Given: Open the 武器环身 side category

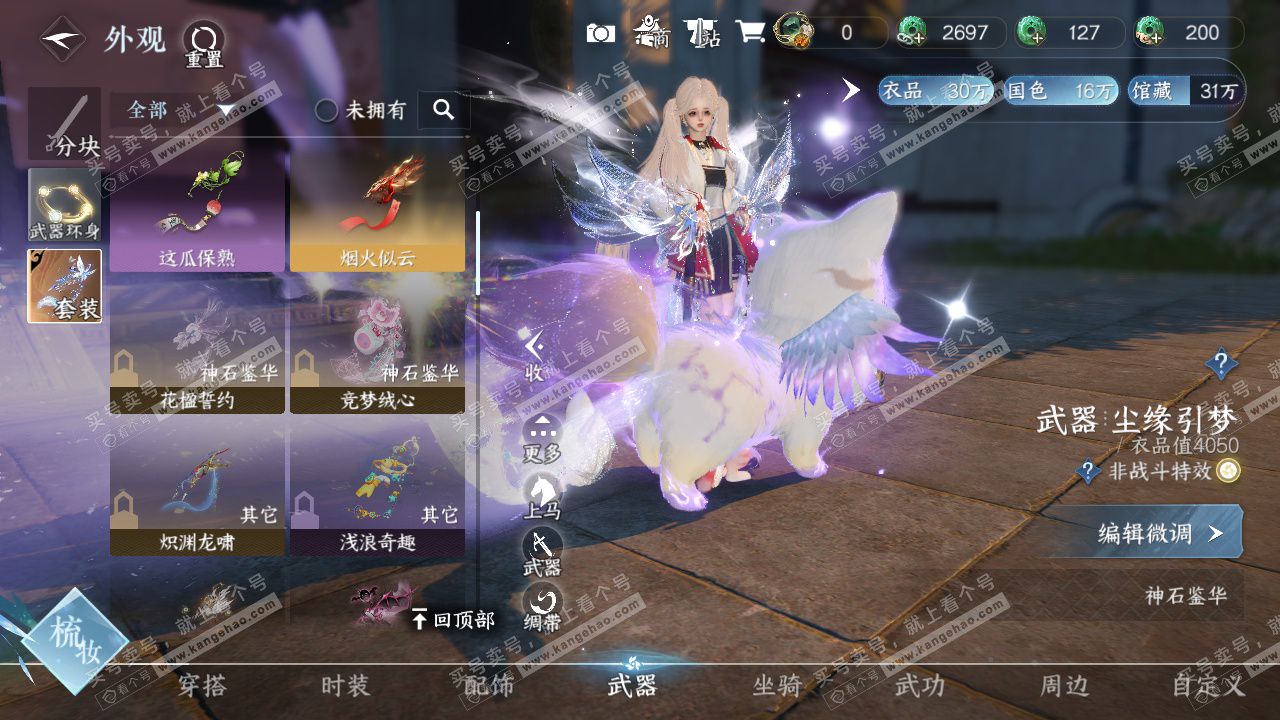Looking at the screenshot, I should pyautogui.click(x=65, y=206).
